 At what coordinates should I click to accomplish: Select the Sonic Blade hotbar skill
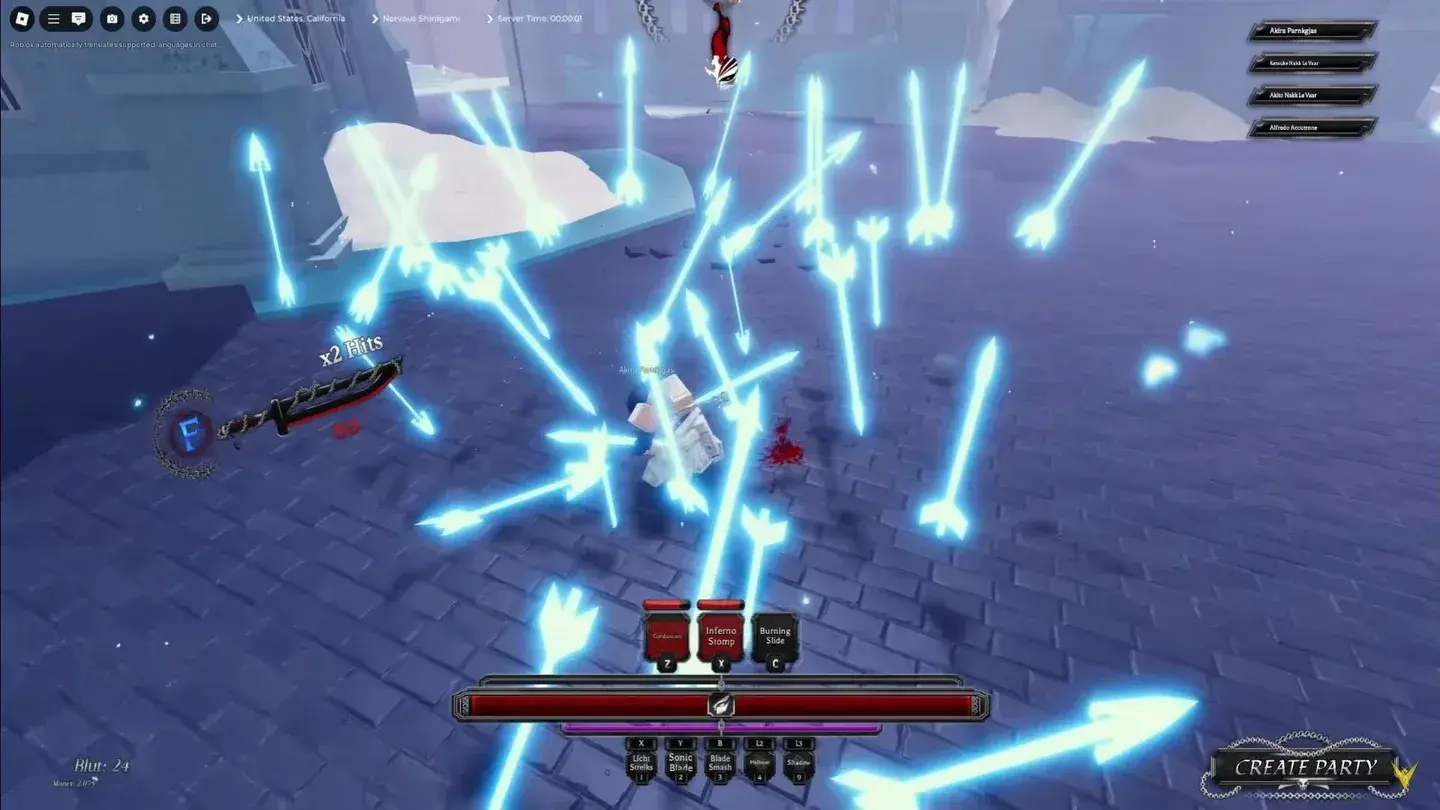681,763
